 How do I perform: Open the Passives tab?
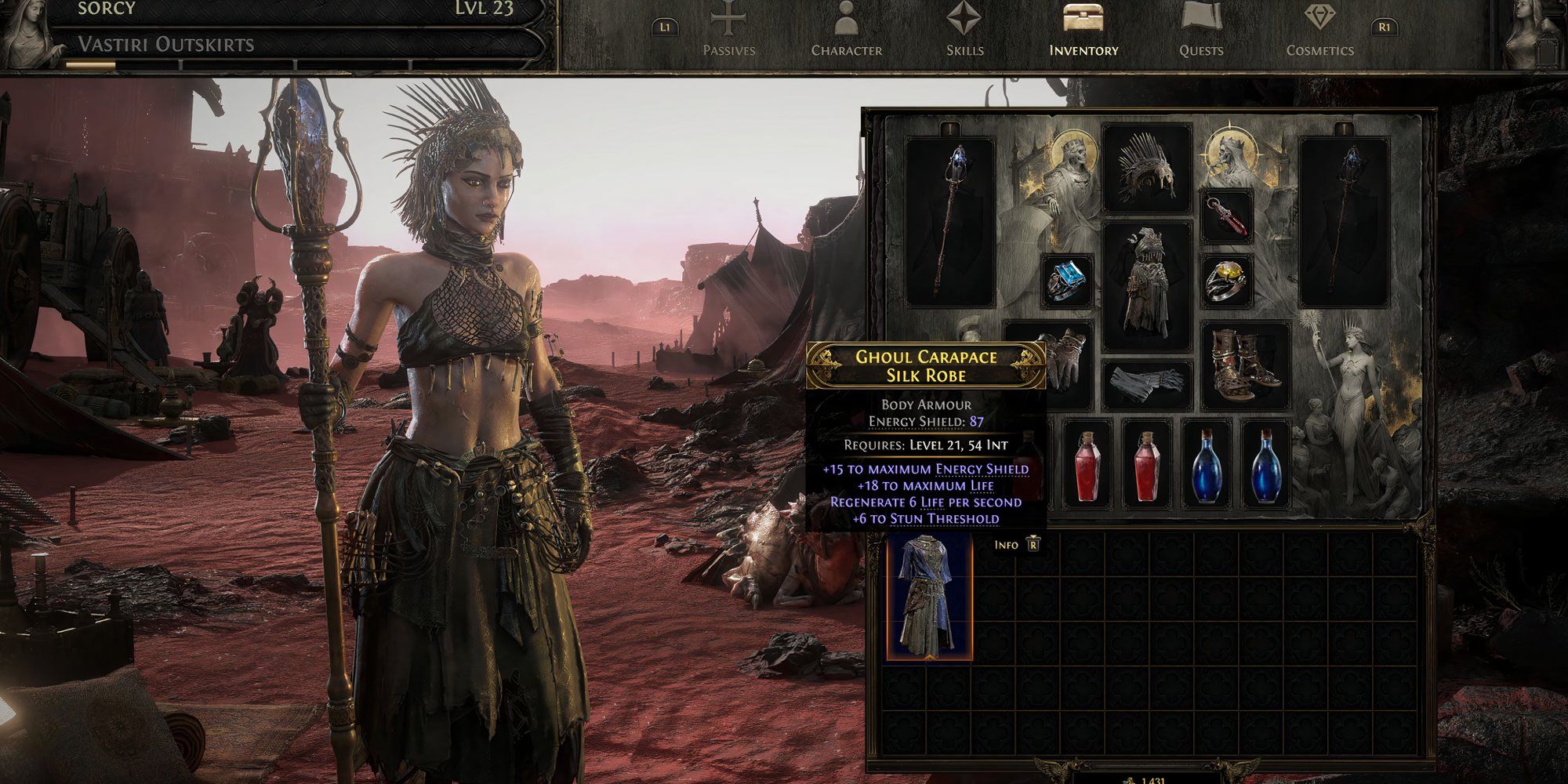click(728, 33)
